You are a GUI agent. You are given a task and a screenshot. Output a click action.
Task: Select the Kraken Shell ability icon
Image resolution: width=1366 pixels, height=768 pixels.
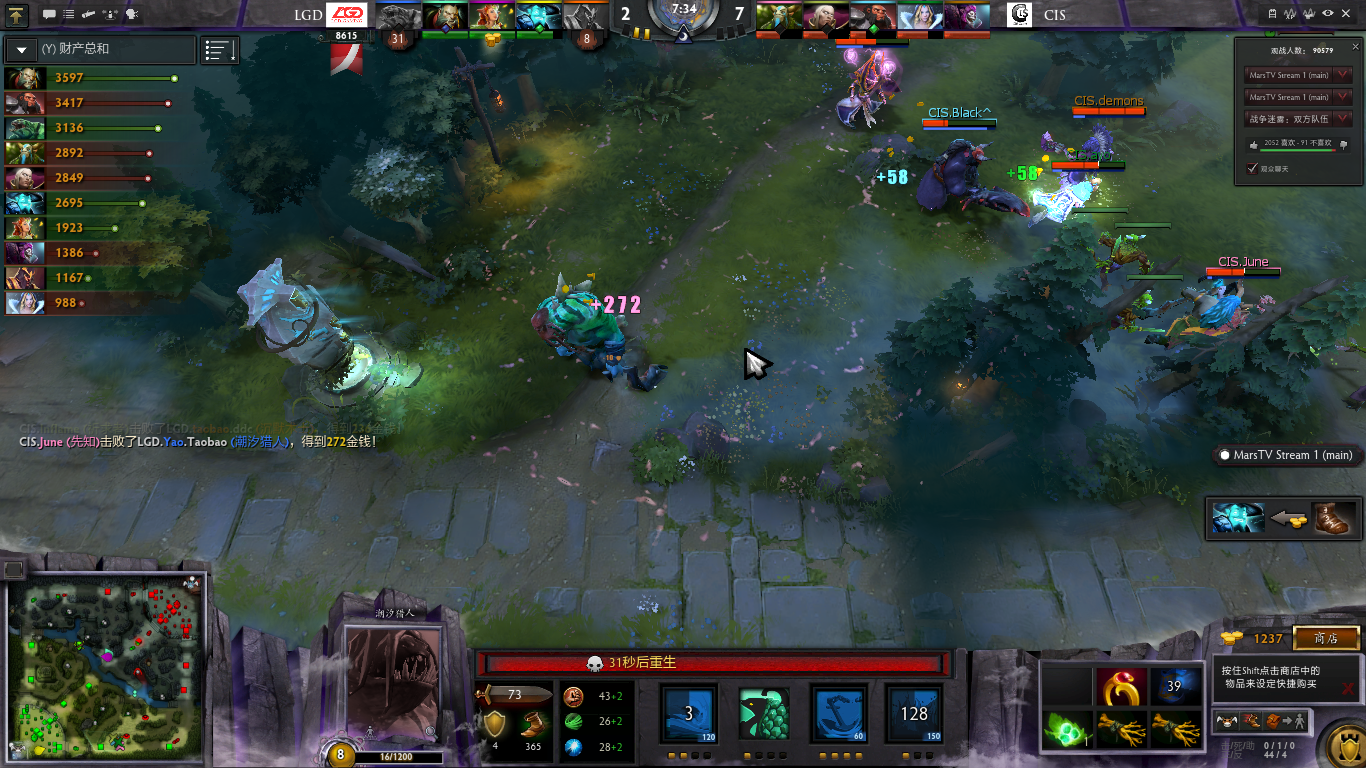[x=764, y=713]
